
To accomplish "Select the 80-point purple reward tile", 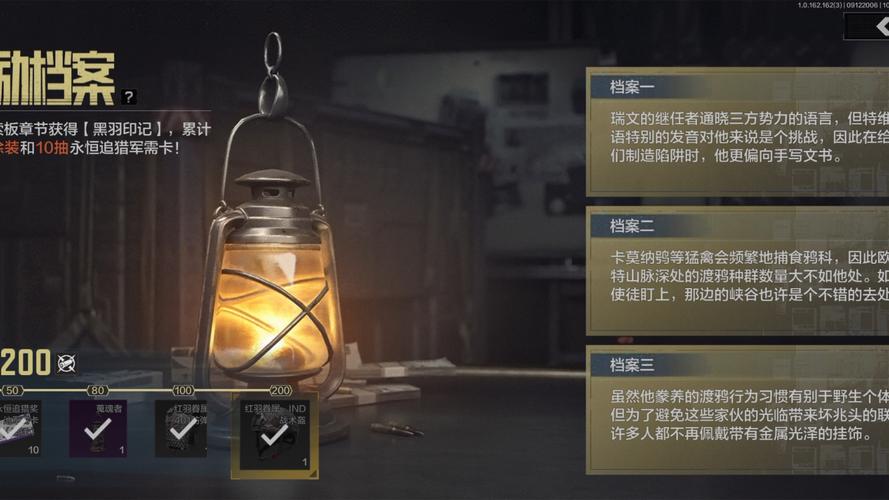I will coord(97,429).
